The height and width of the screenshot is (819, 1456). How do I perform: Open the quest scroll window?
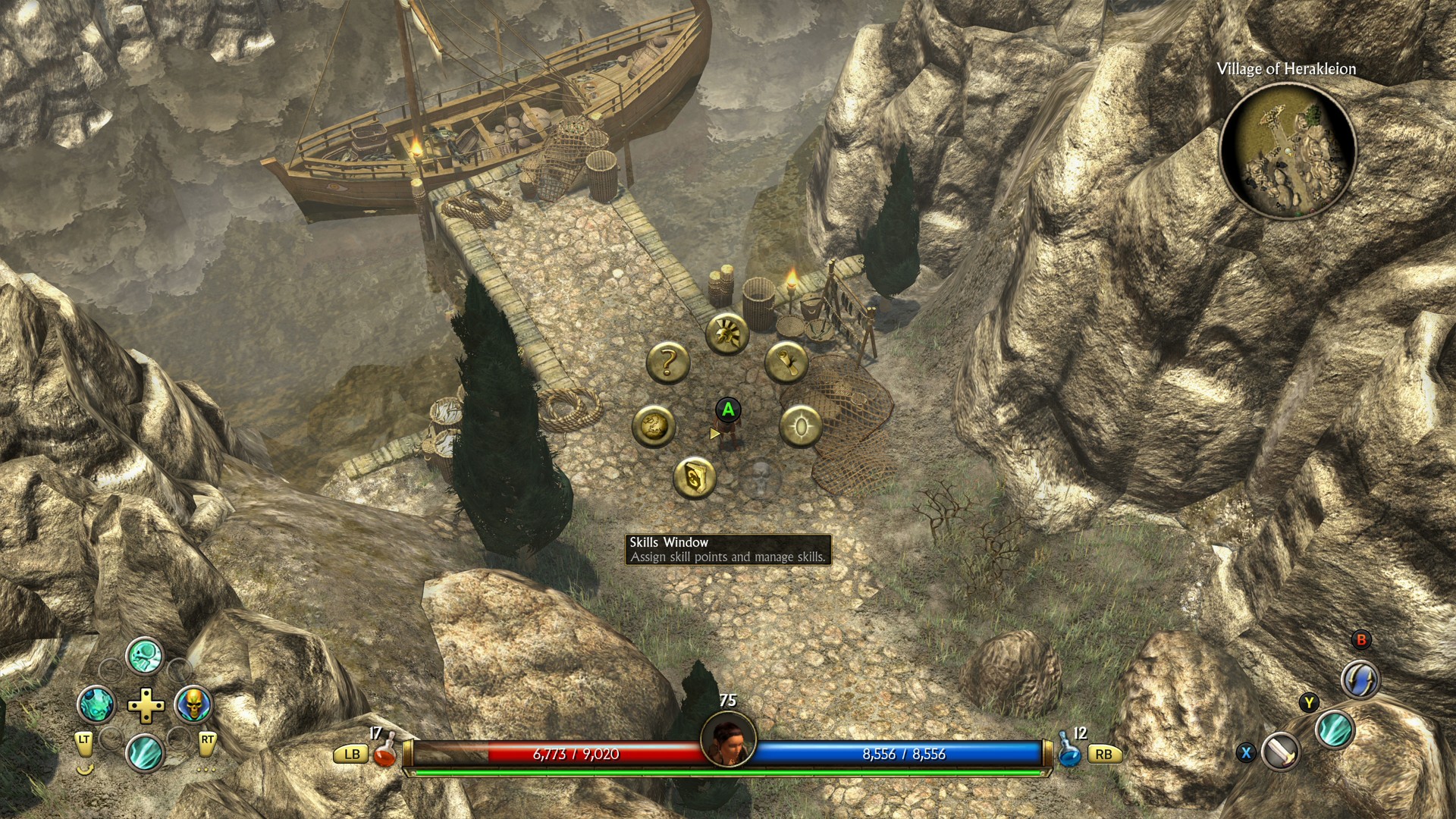786,362
